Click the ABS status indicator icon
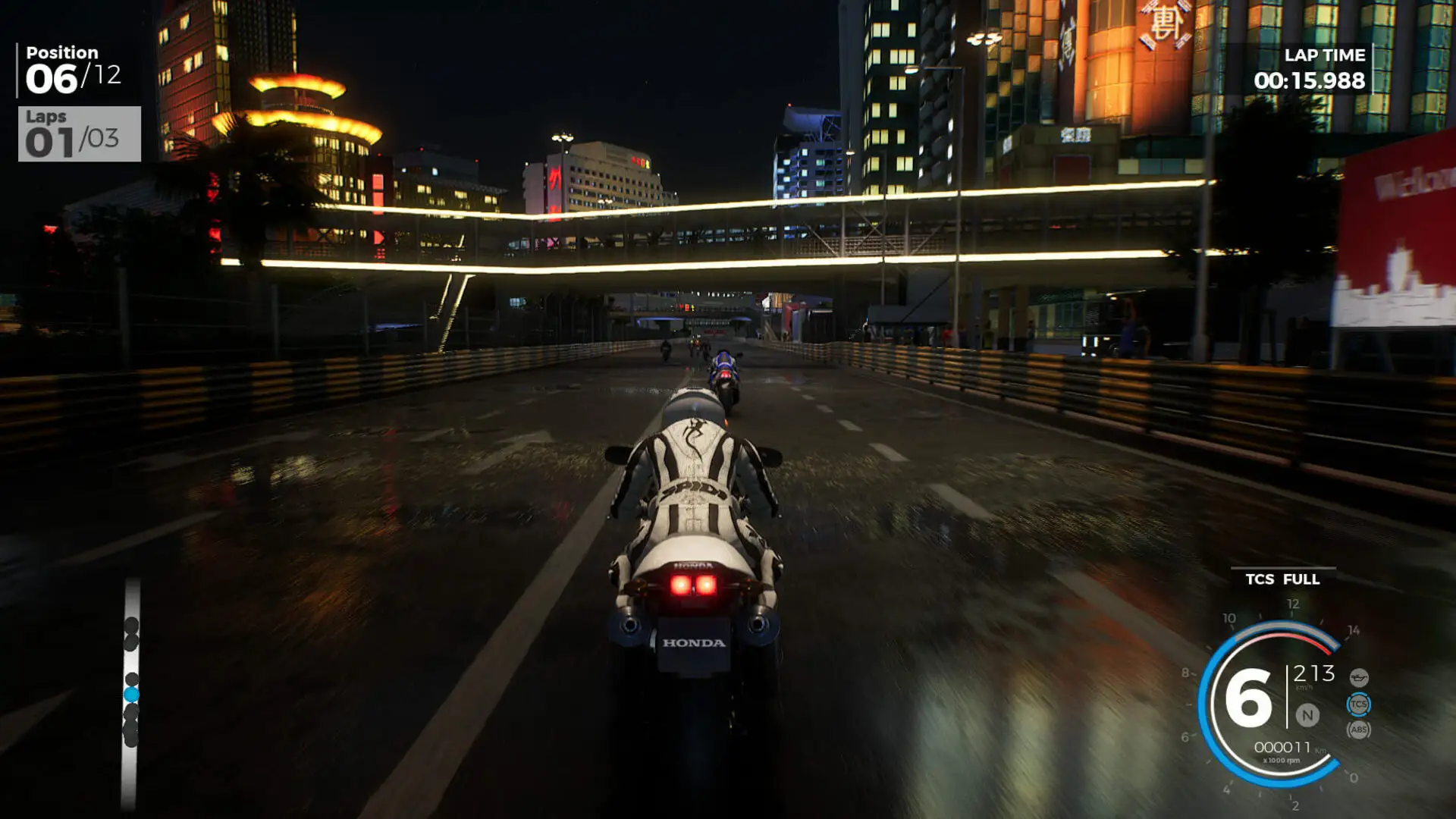Screen dimensions: 1456x819 1359,730
